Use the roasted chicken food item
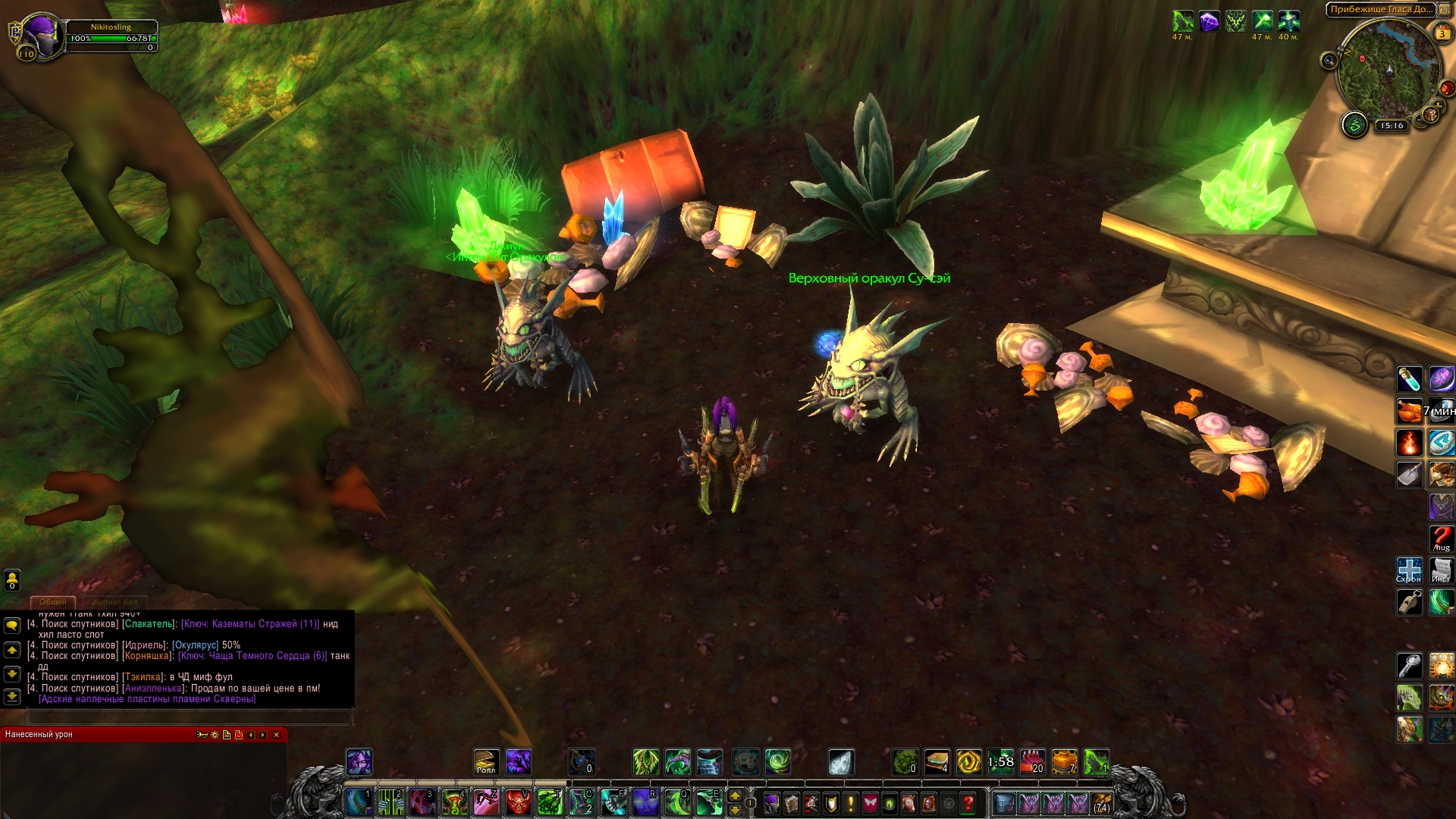The width and height of the screenshot is (1456, 819). [x=1409, y=411]
